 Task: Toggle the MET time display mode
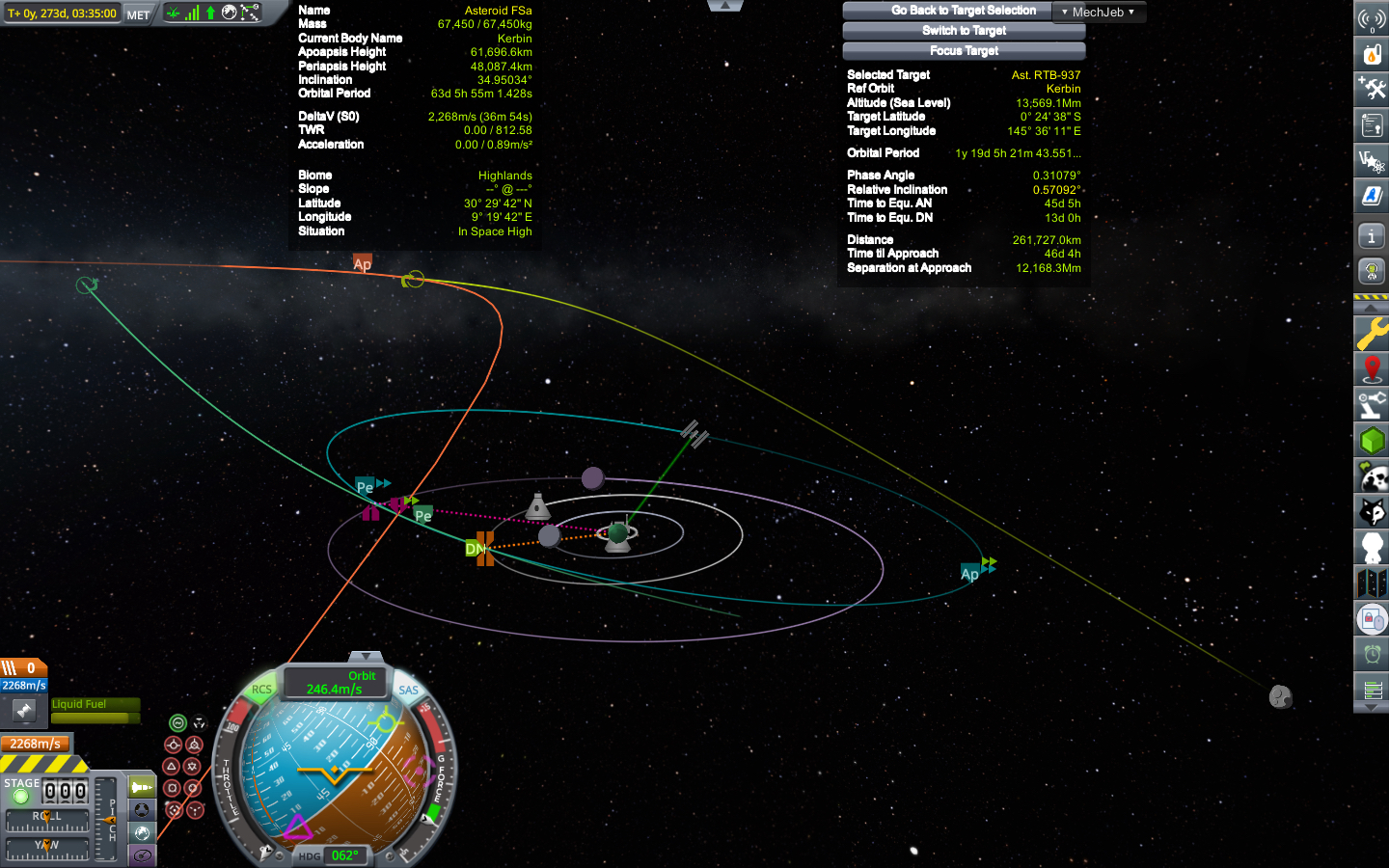(x=138, y=14)
